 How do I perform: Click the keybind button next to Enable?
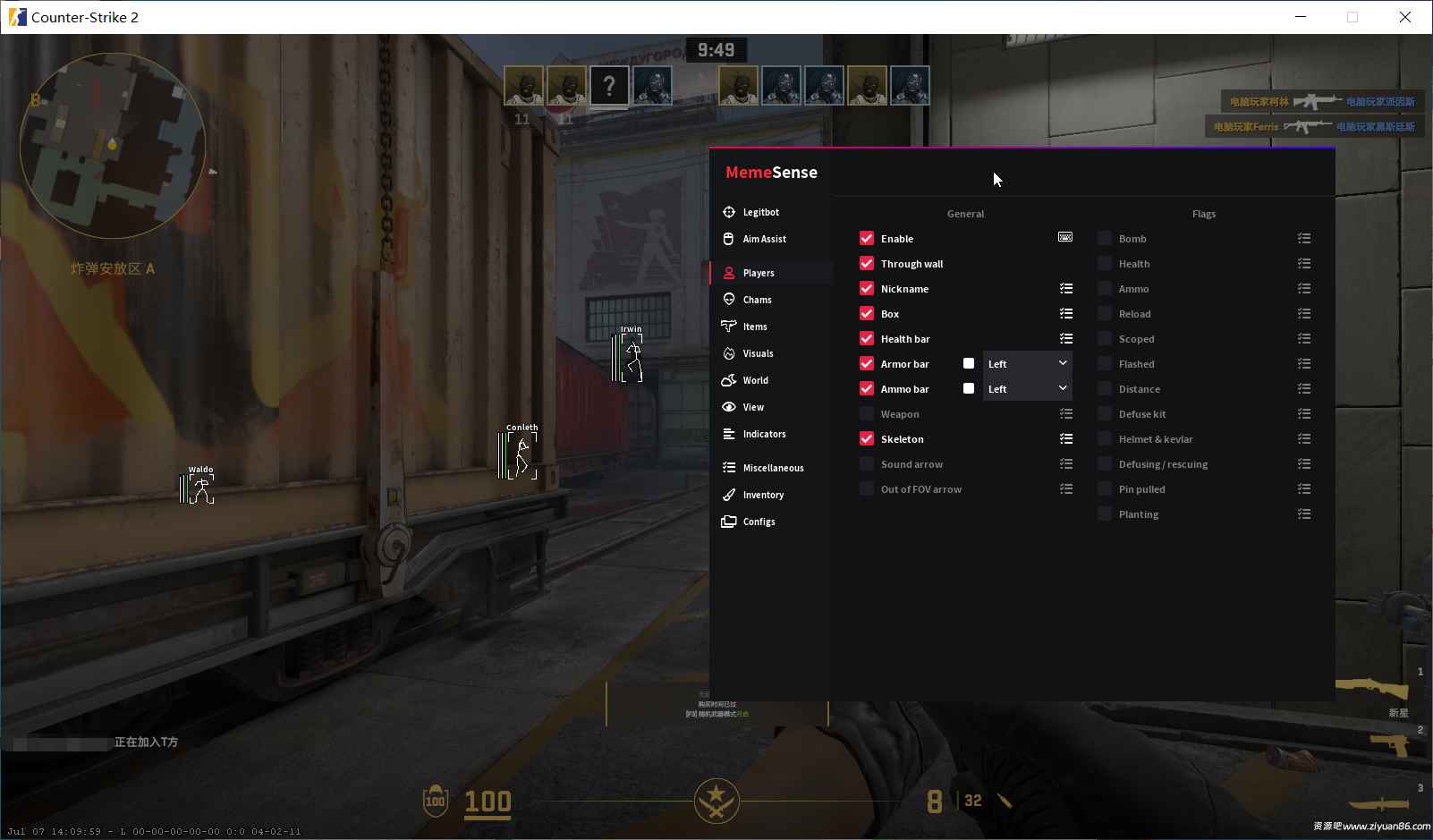[x=1065, y=238]
